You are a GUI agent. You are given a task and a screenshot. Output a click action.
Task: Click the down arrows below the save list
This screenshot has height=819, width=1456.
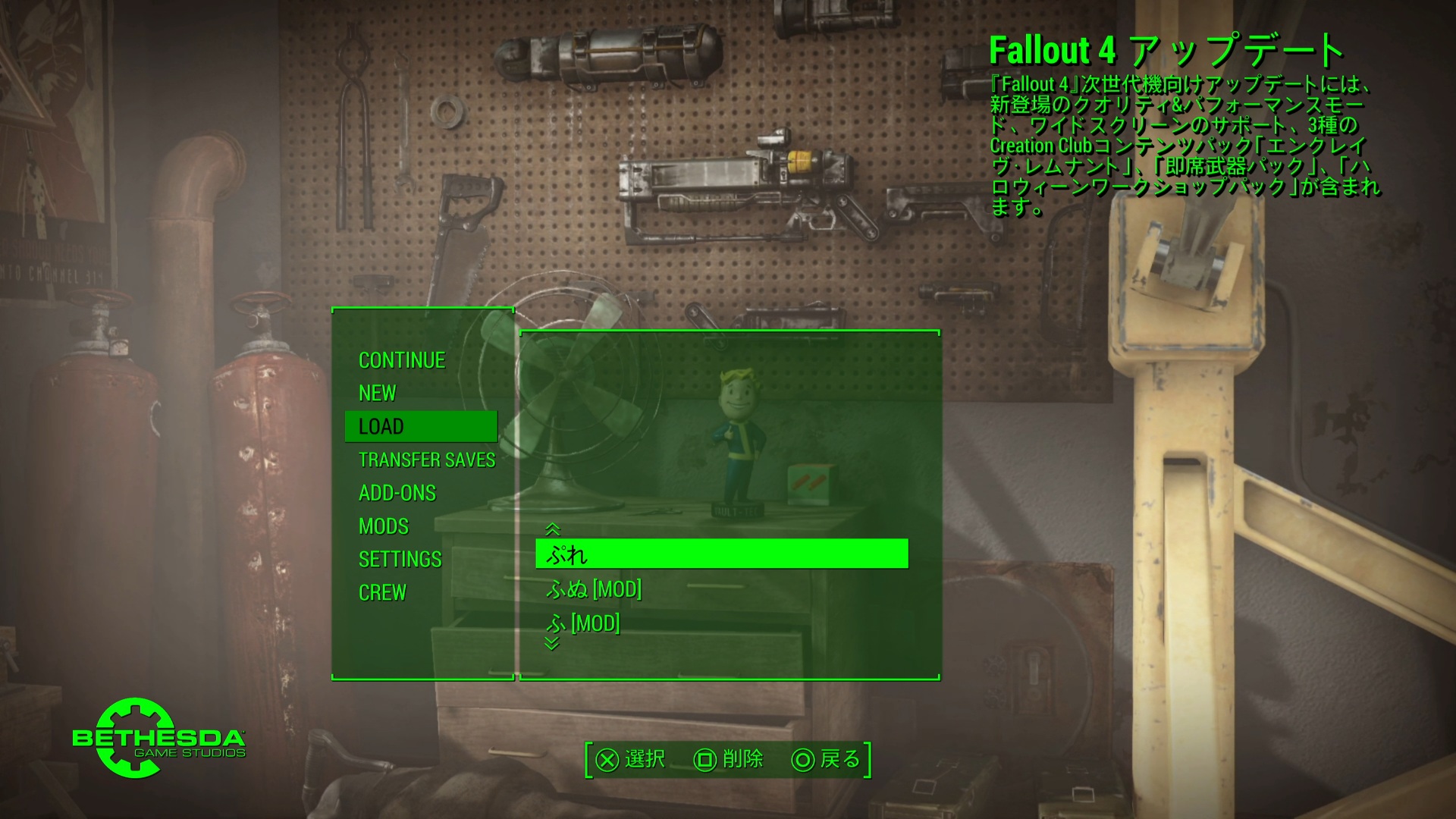[x=552, y=644]
